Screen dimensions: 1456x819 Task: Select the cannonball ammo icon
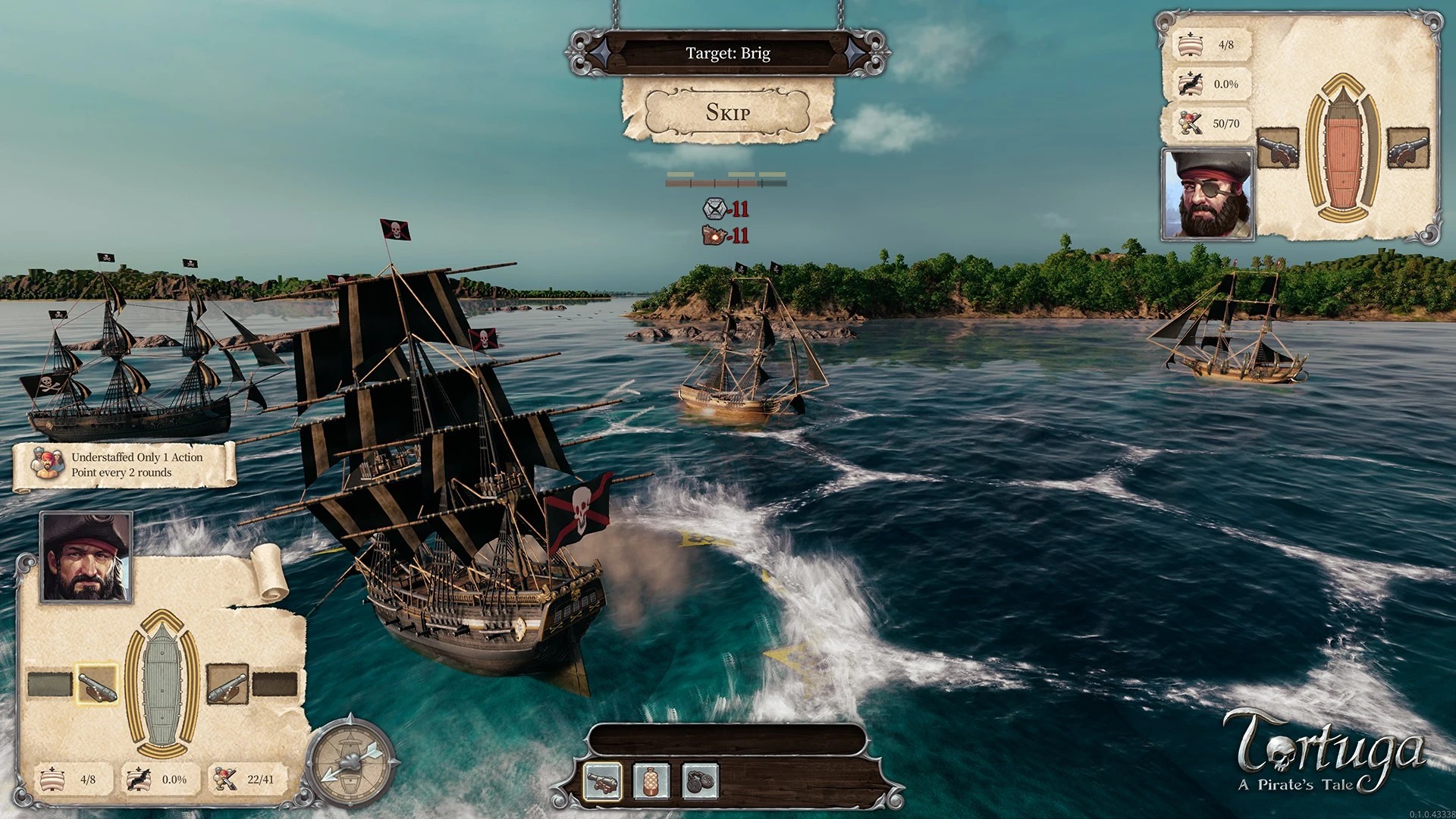(x=603, y=780)
